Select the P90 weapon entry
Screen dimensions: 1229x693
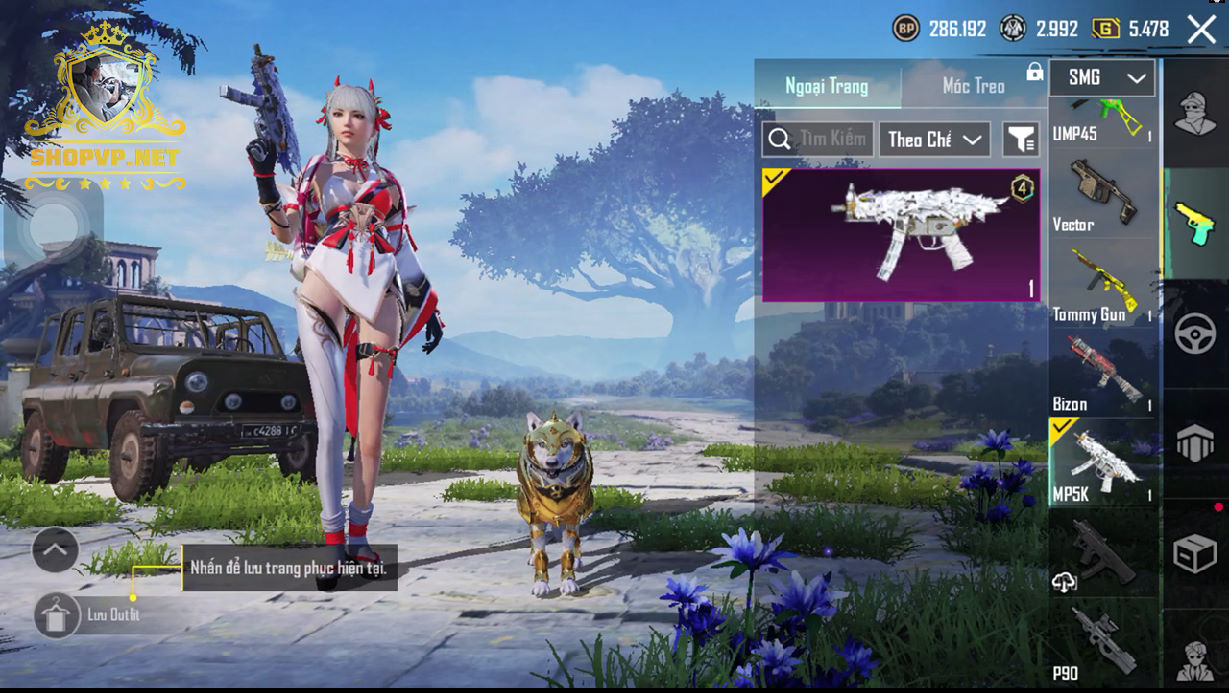(x=1102, y=640)
